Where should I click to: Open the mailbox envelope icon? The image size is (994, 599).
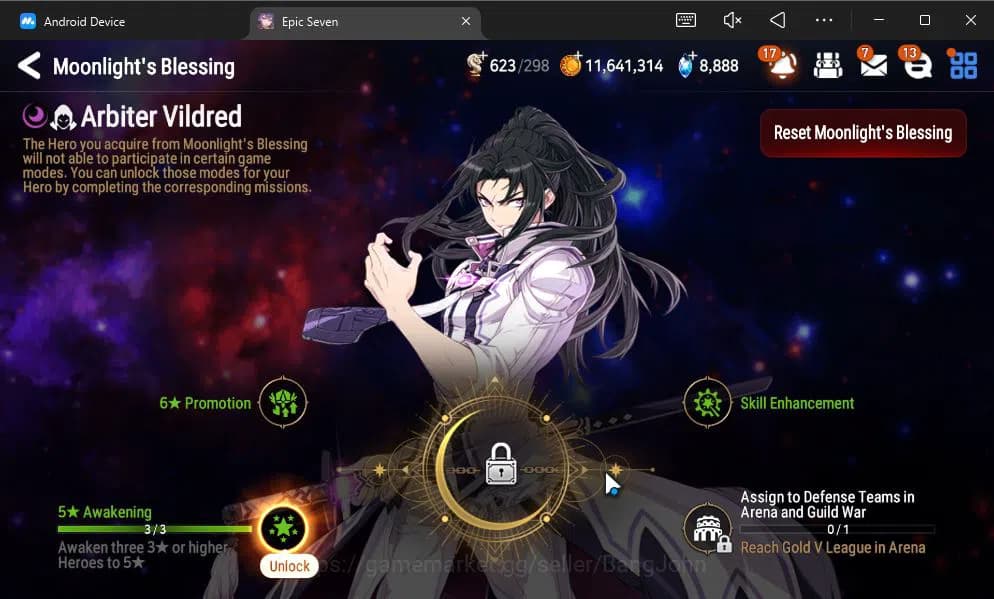(873, 66)
